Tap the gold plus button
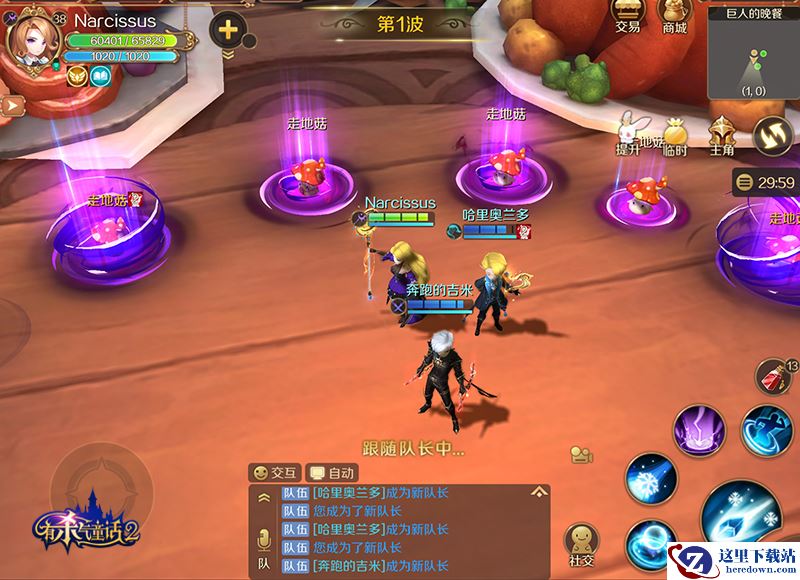The height and width of the screenshot is (580, 800). 228,29
